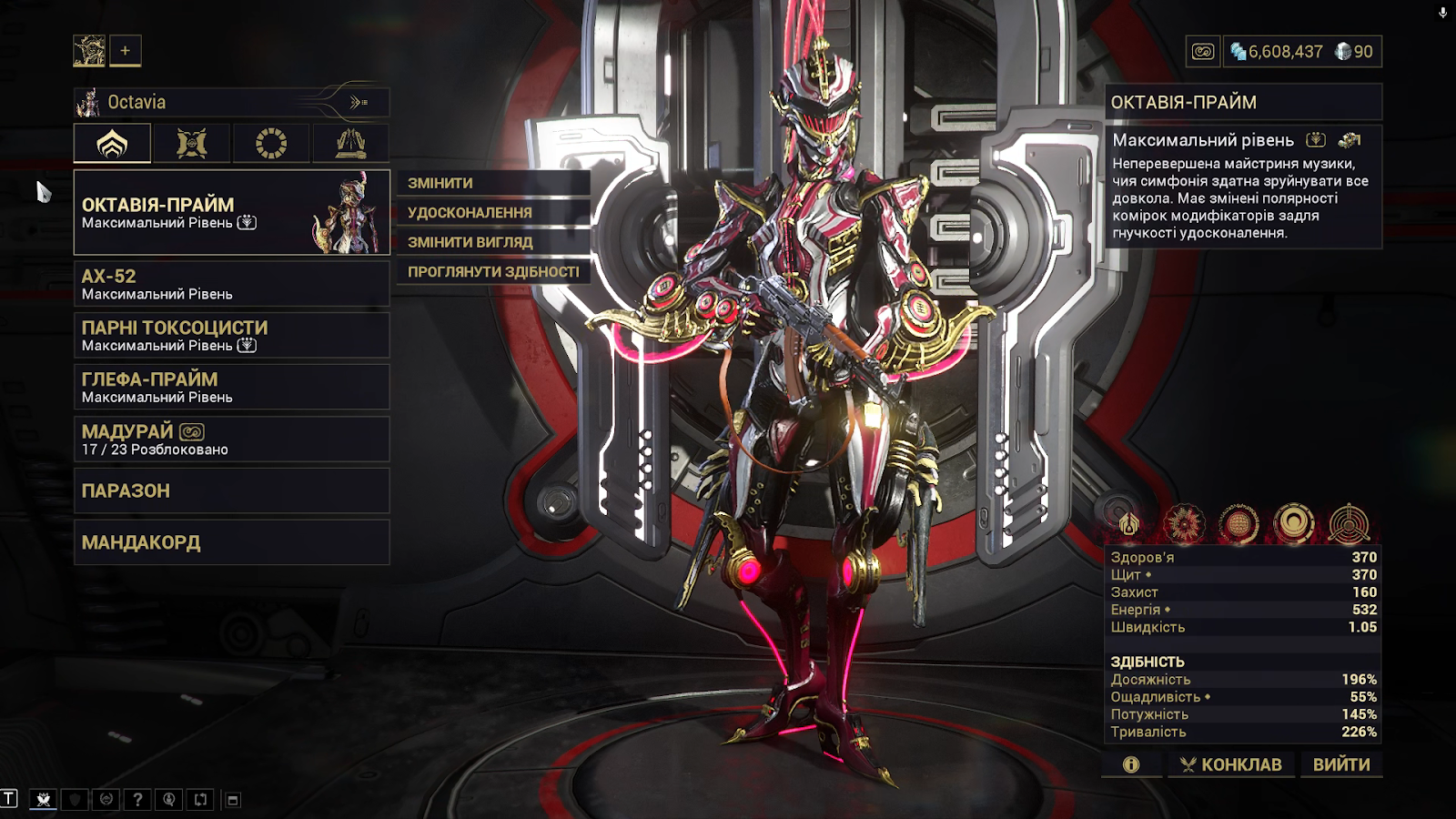Open the Паразон slot
1456x819 pixels.
[231, 490]
